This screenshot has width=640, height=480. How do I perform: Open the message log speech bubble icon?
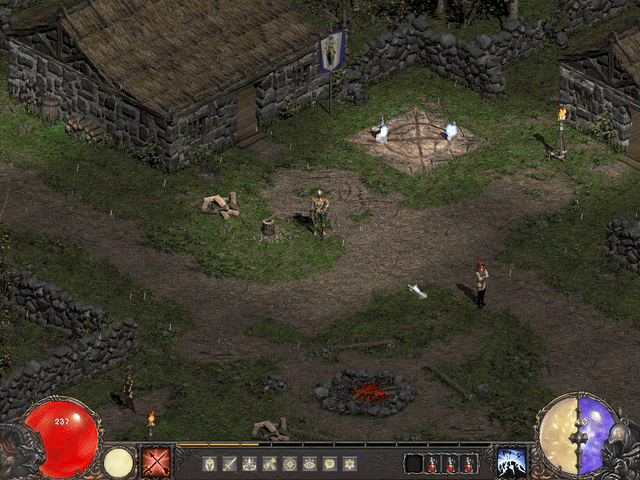tap(329, 464)
